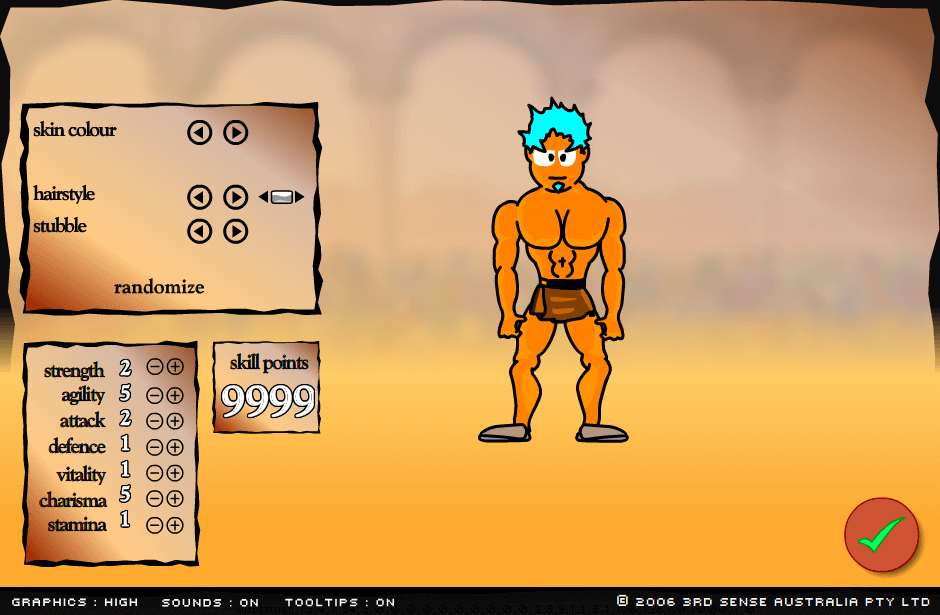
Task: Select previous skin colour arrow
Action: point(200,132)
